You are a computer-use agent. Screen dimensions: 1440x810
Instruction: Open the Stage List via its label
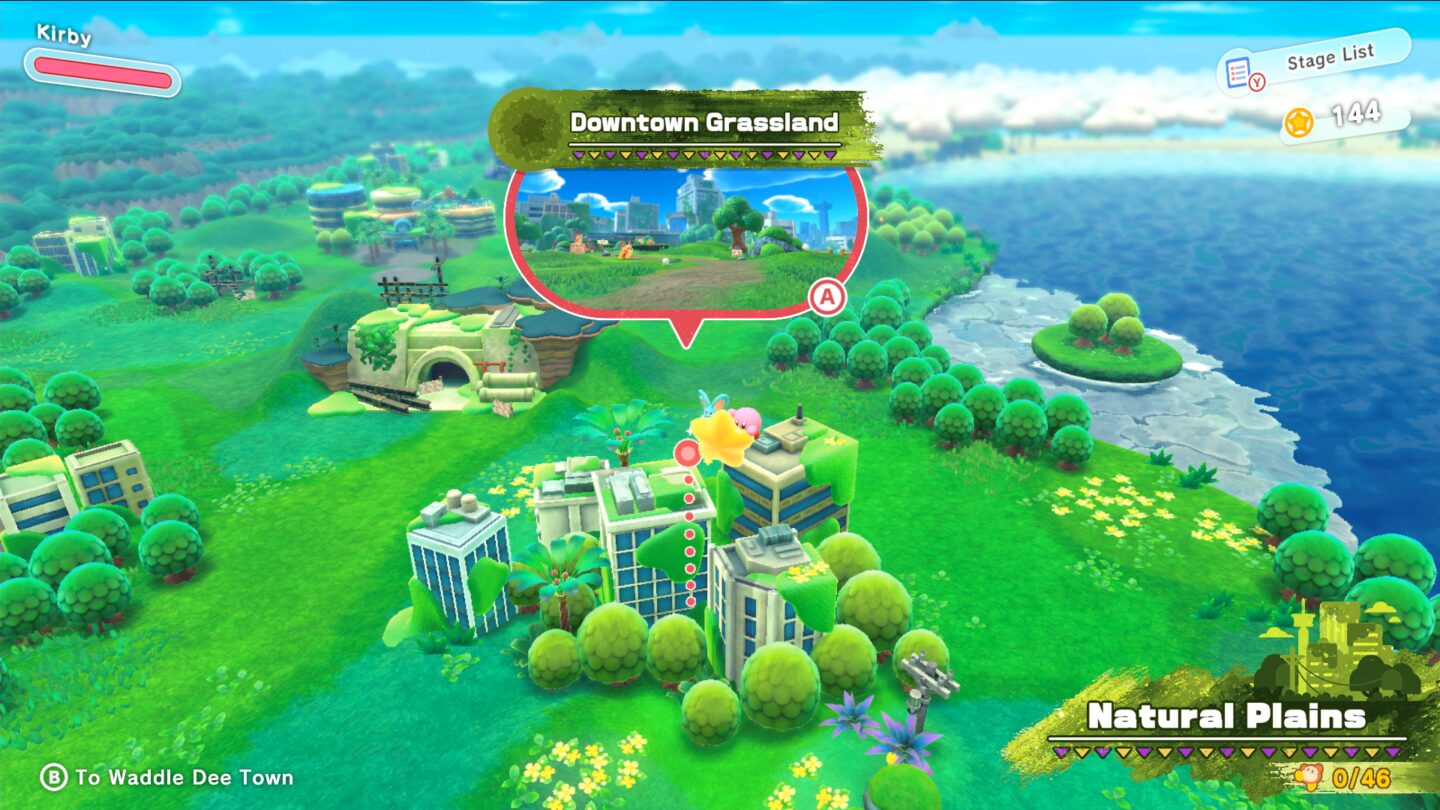[1331, 55]
